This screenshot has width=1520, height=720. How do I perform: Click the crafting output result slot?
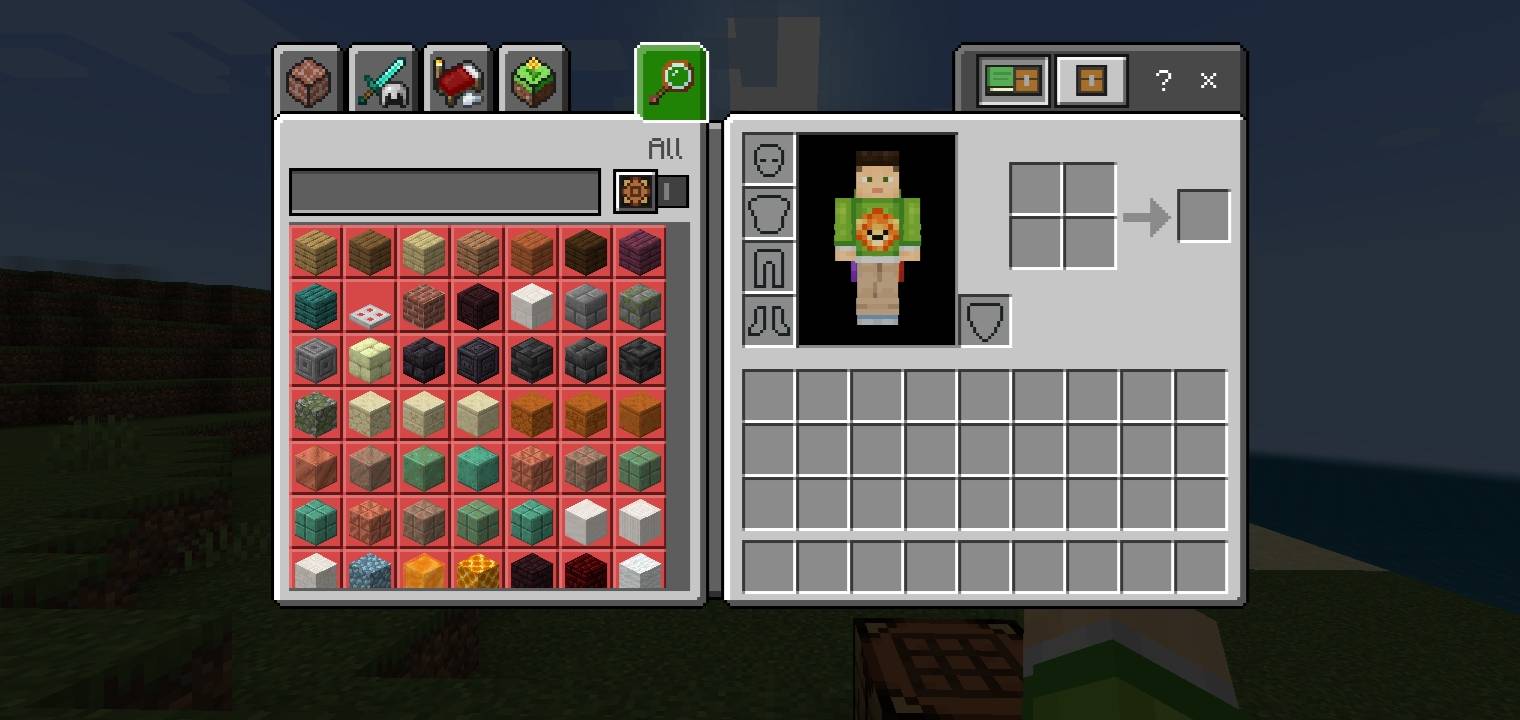tap(1203, 214)
